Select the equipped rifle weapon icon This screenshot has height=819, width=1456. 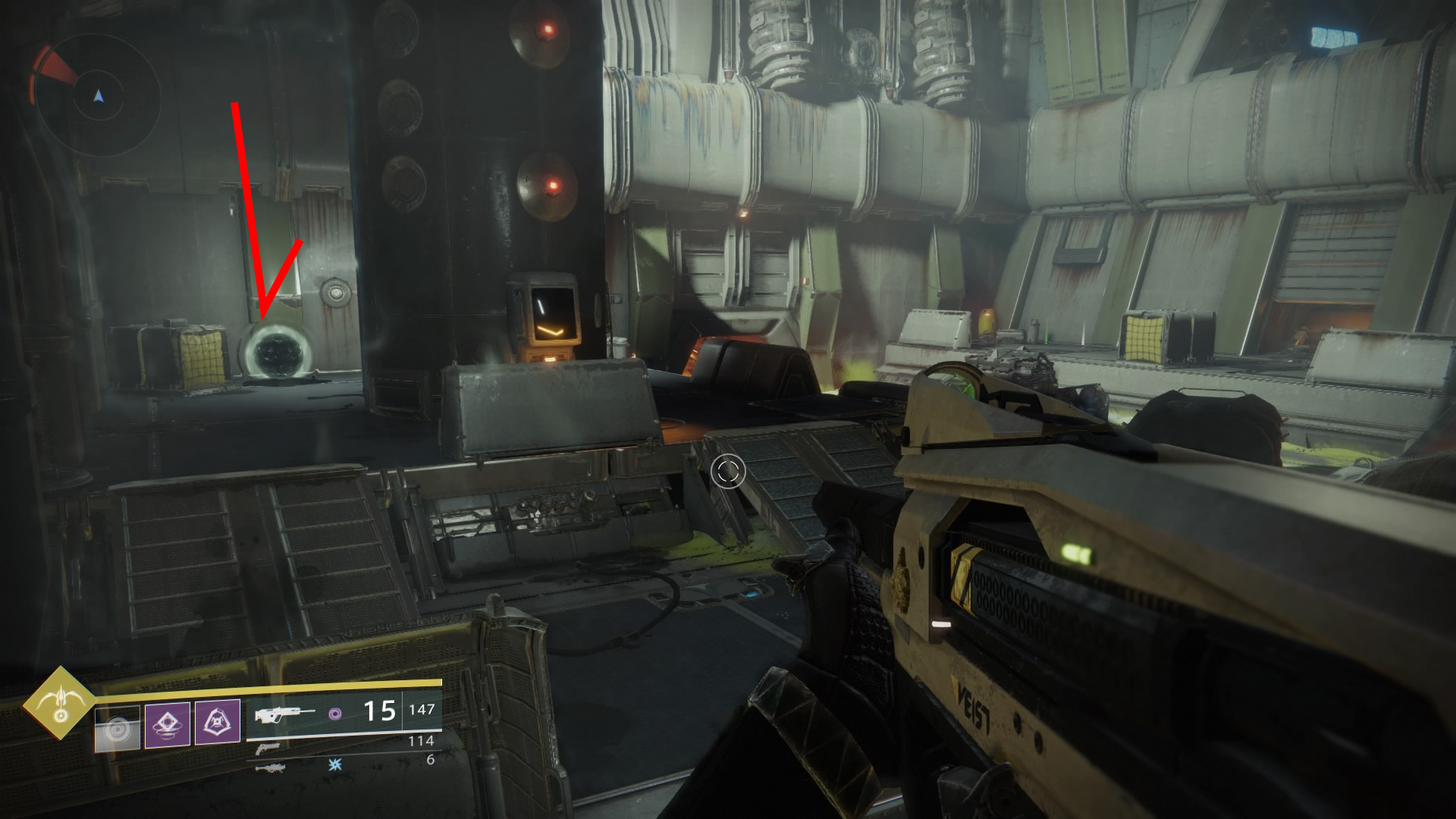(x=284, y=714)
